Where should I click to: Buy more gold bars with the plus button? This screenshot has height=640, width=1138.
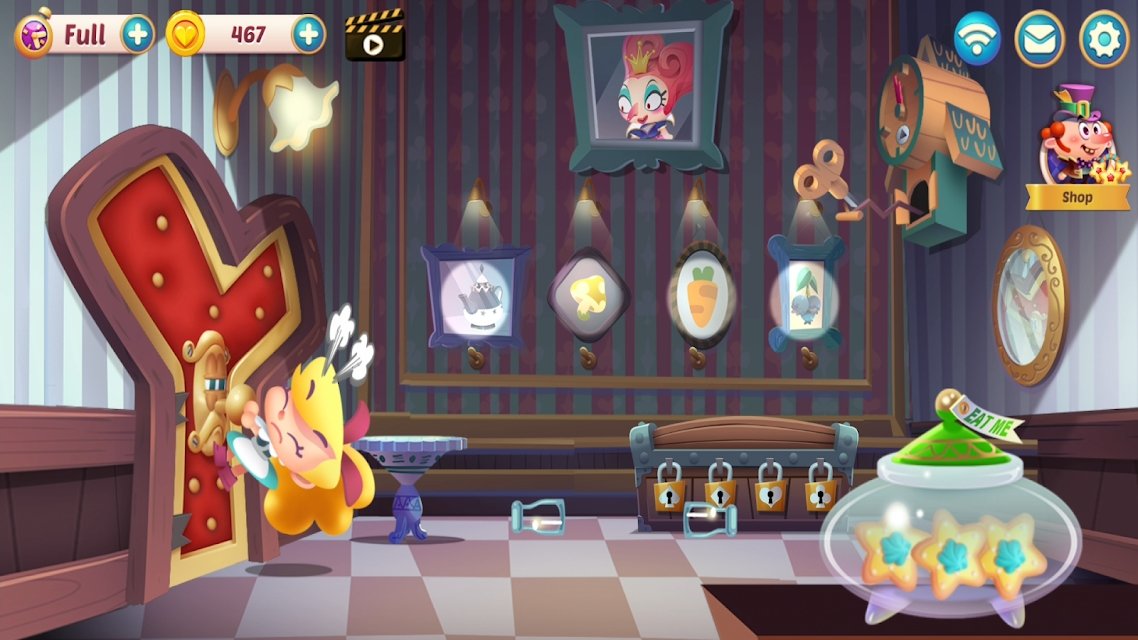click(308, 35)
